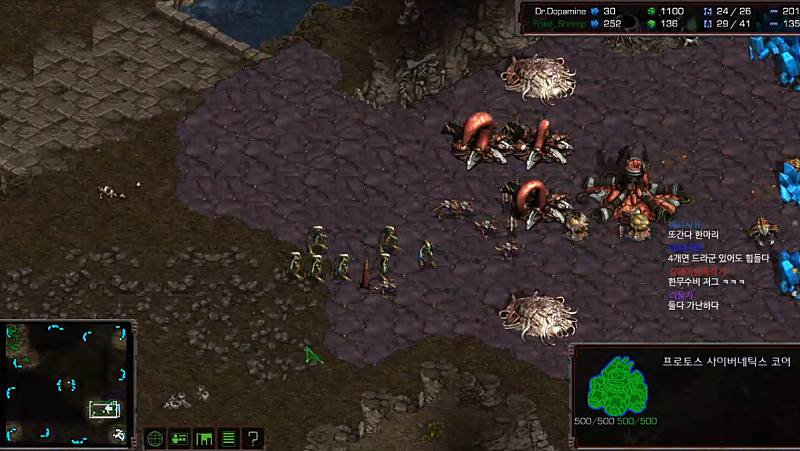Screen dimensions: 800x451
Task: Jump to the white camera box on minimap
Action: 105,408
